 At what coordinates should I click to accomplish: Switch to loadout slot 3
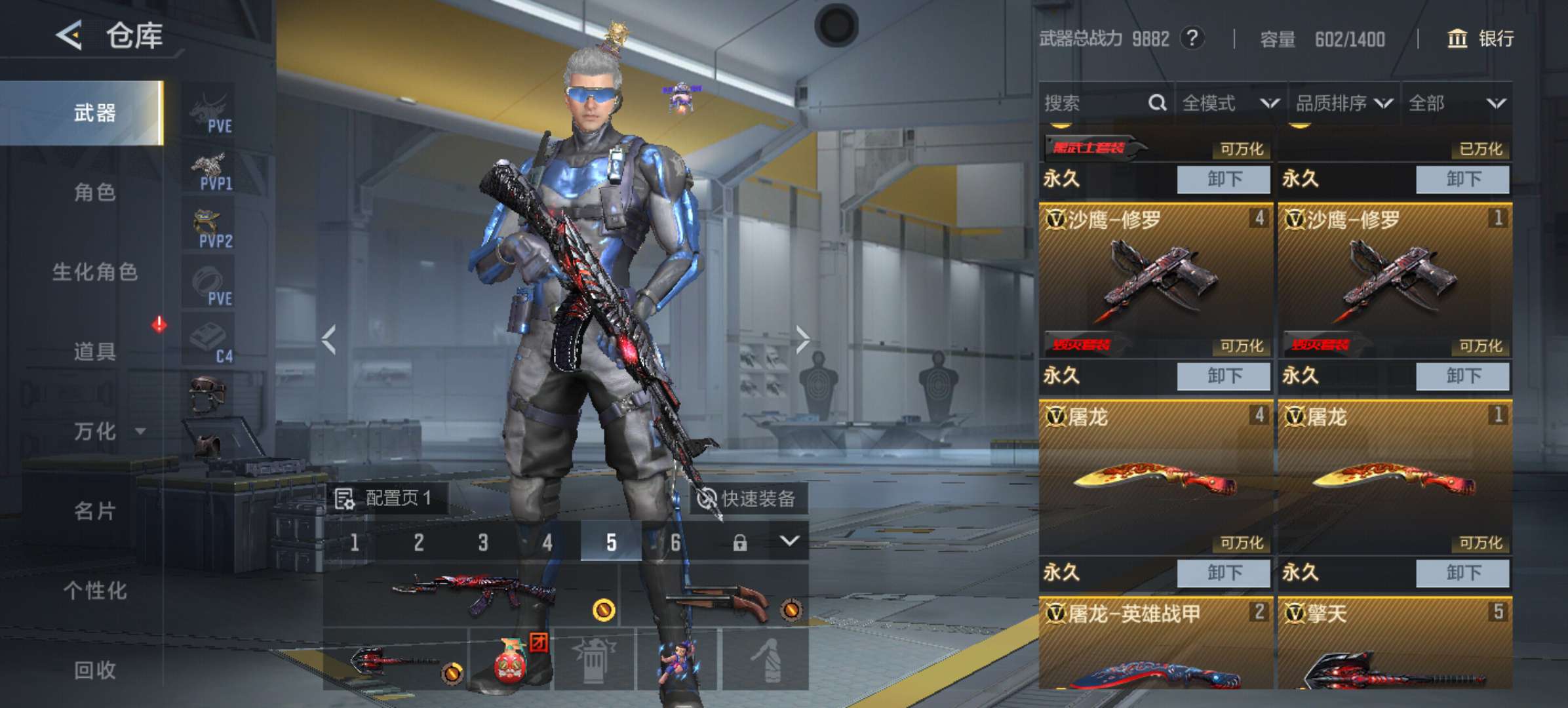coord(483,542)
